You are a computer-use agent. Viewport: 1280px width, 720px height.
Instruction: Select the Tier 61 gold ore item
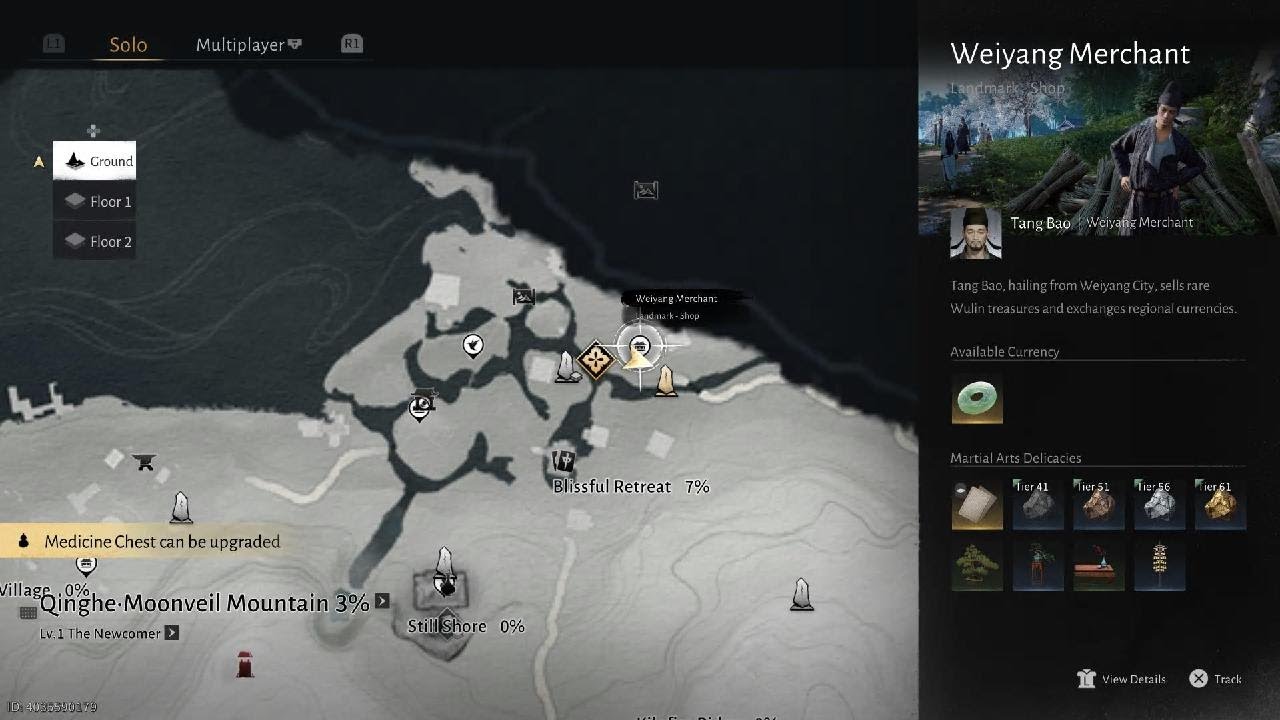tap(1220, 505)
